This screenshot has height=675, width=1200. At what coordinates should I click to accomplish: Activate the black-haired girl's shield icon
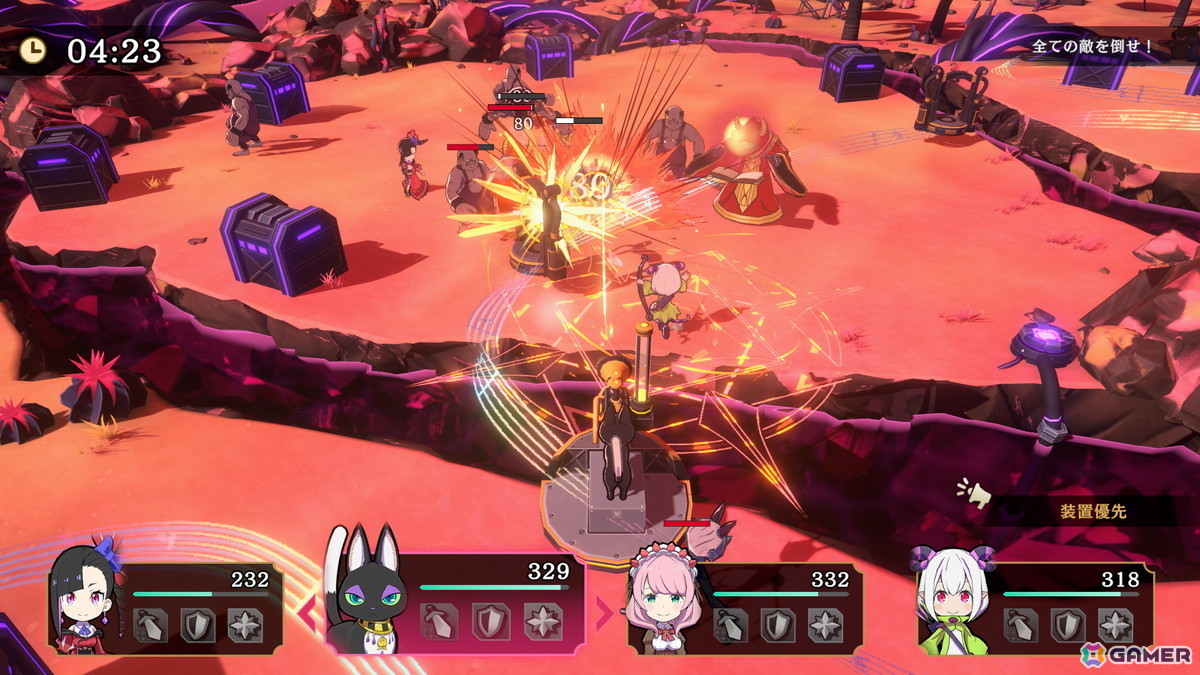(x=197, y=625)
